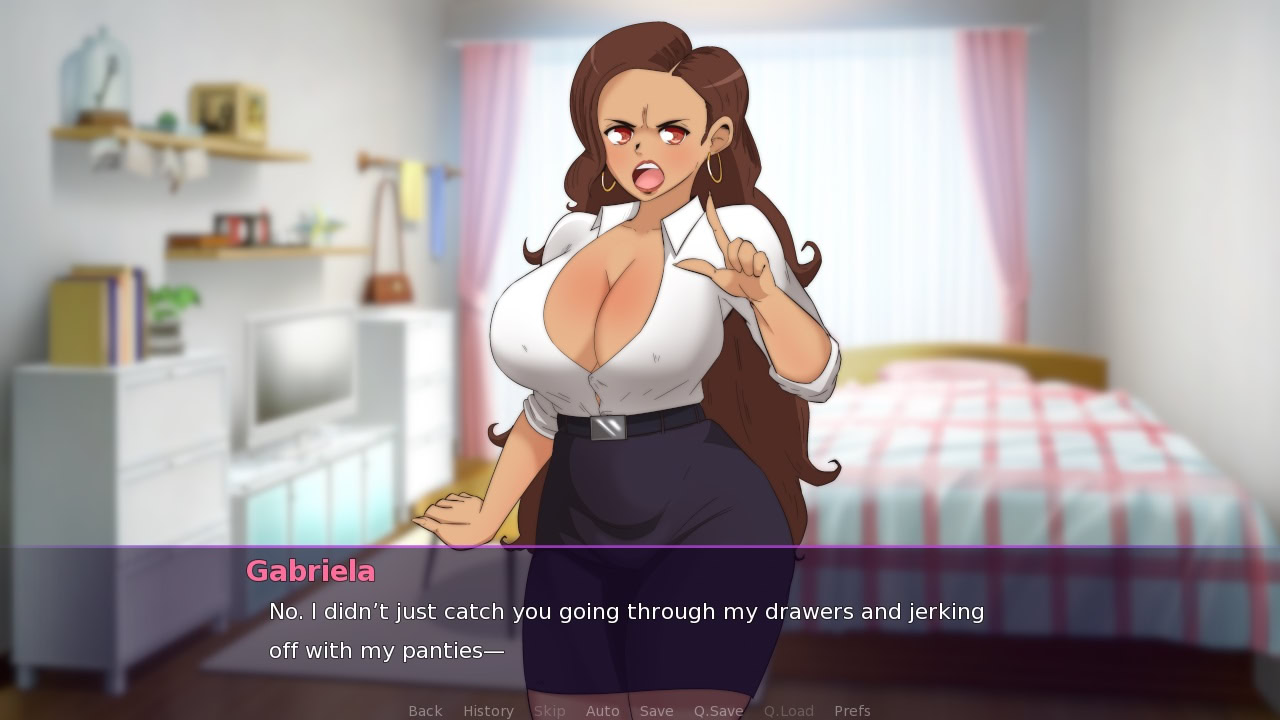Open the History screen
Image resolution: width=1280 pixels, height=720 pixels.
488,710
